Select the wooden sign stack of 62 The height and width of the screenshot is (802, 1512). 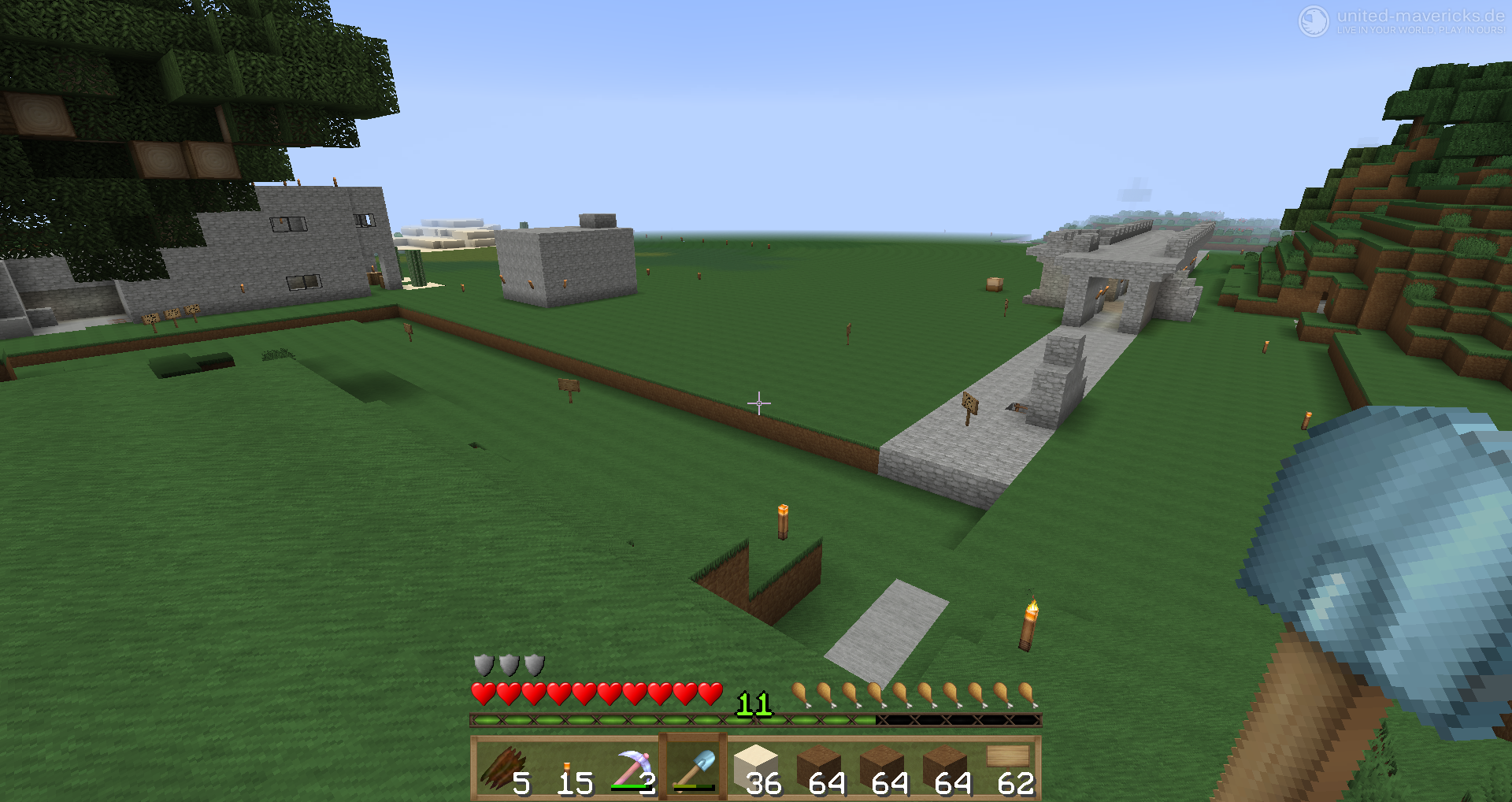pyautogui.click(x=1009, y=770)
